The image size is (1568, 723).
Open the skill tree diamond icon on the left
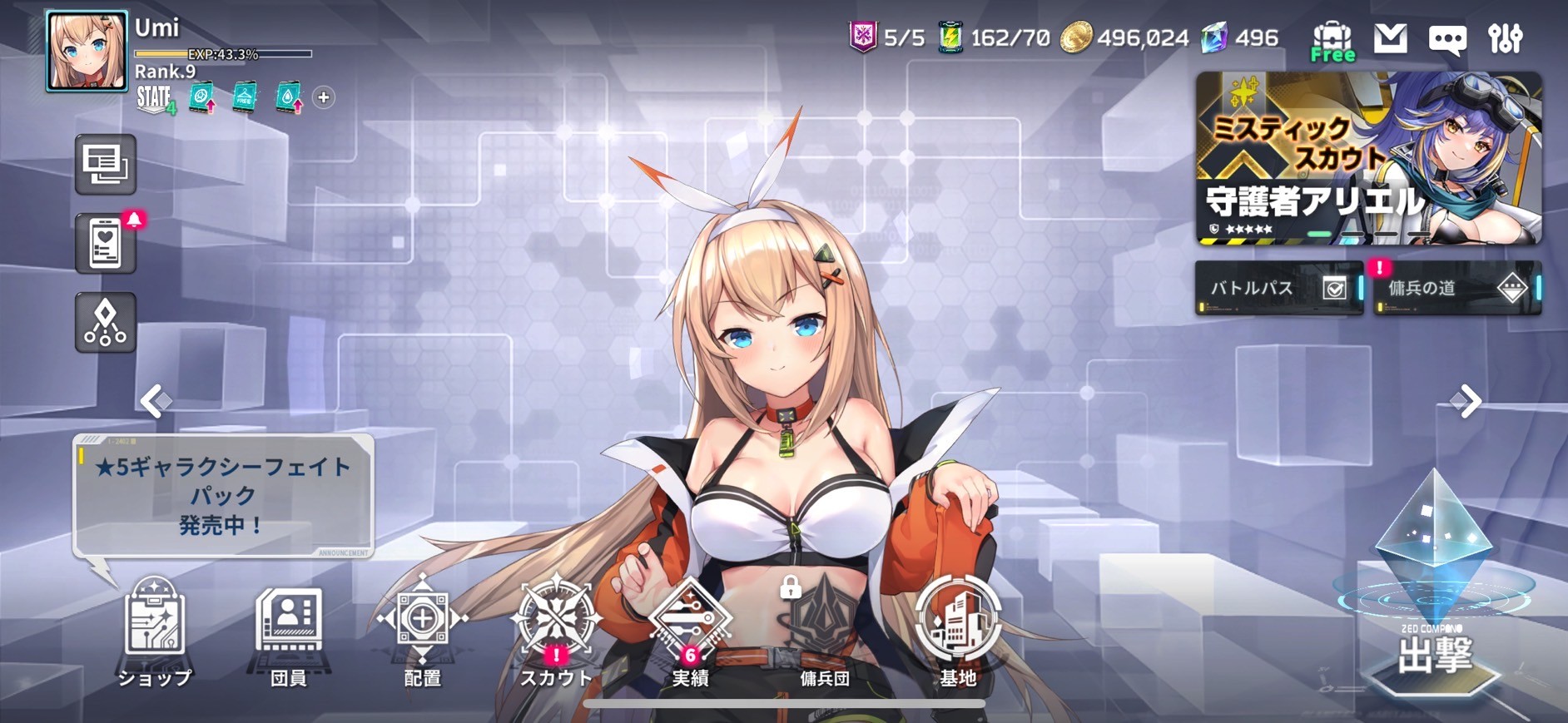pos(103,323)
